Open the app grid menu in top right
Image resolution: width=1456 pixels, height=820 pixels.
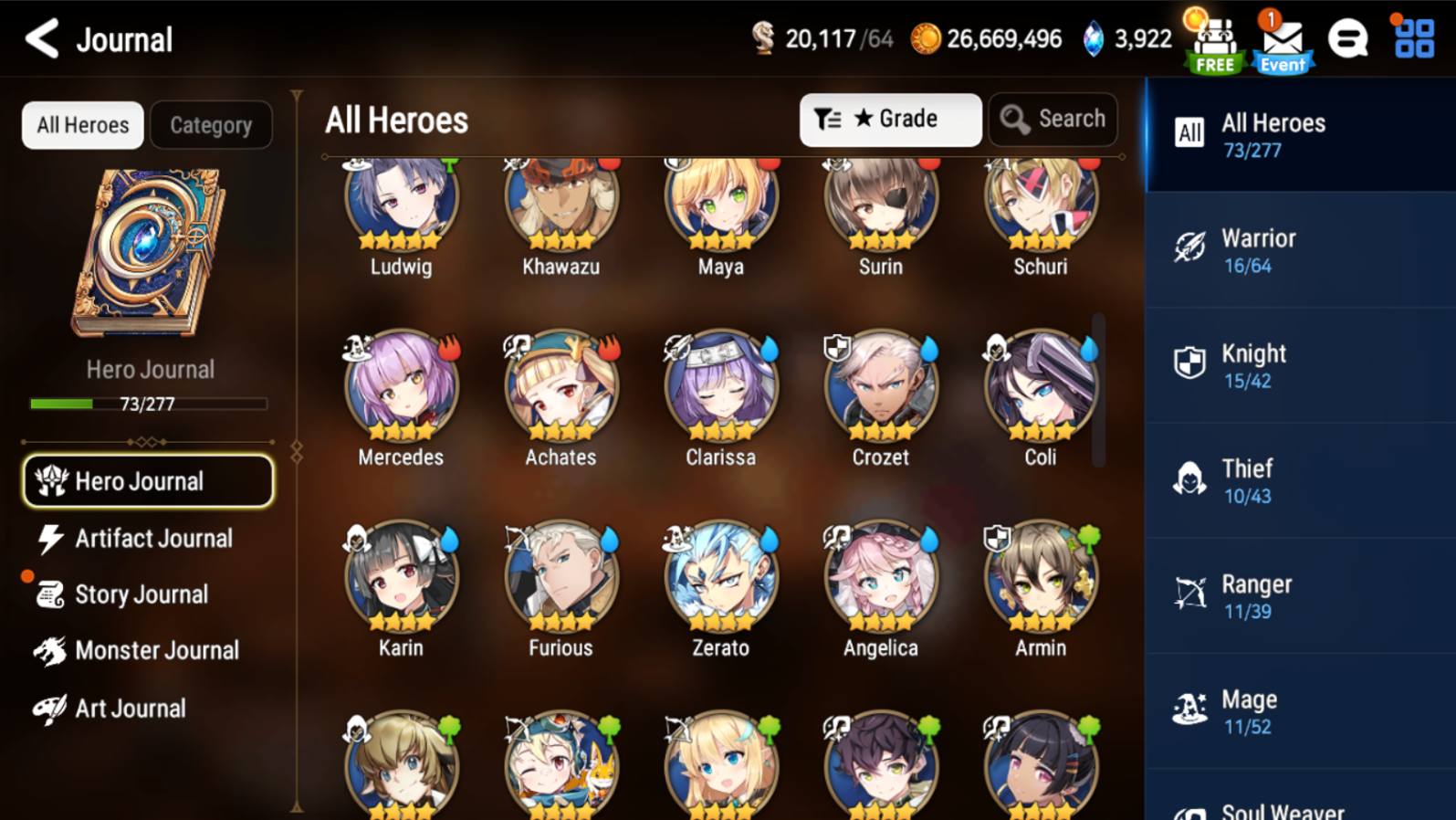[1410, 38]
